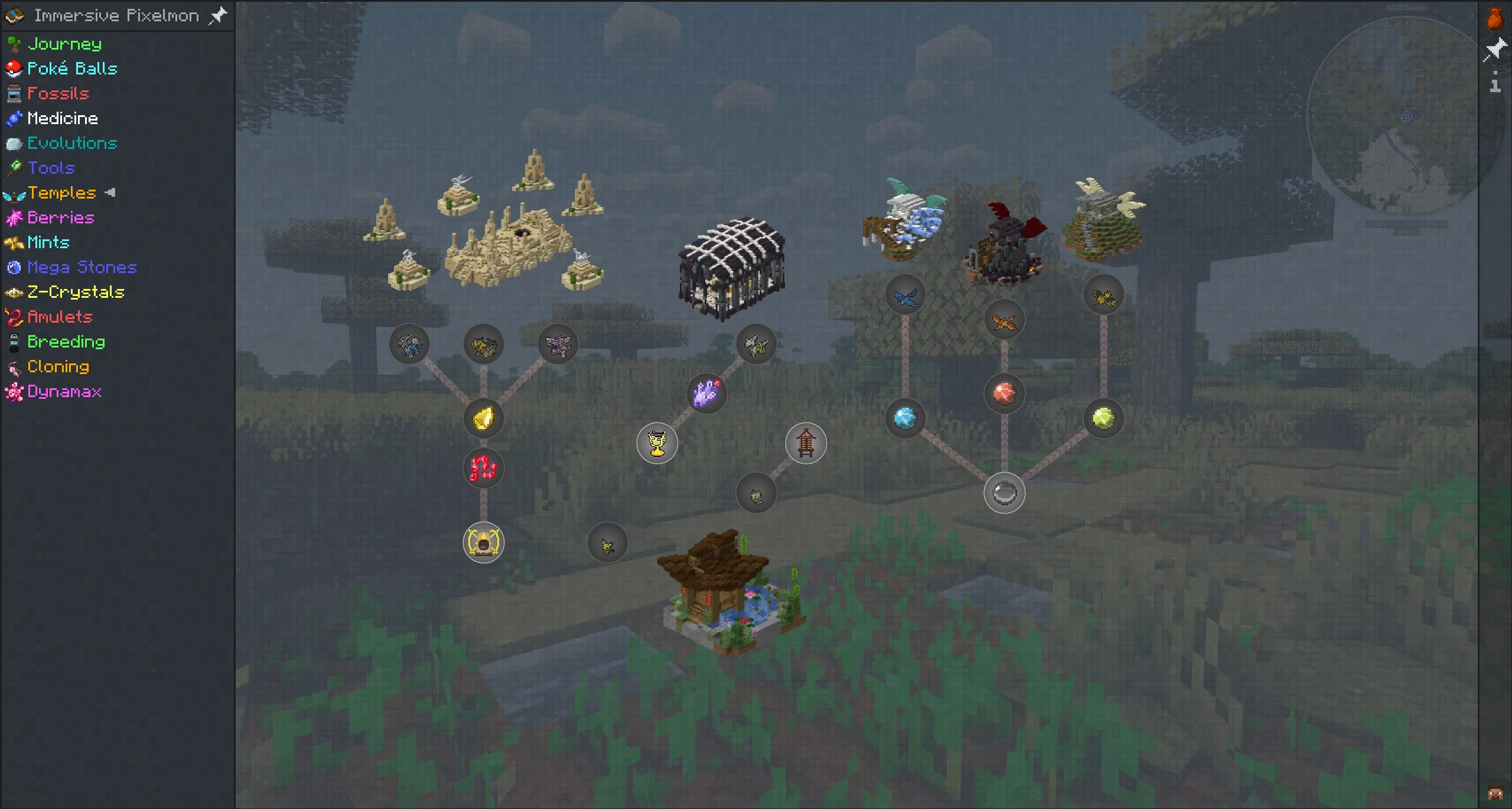This screenshot has height=809, width=1512.
Task: Select the blue Articuno quest icon
Action: tap(905, 295)
